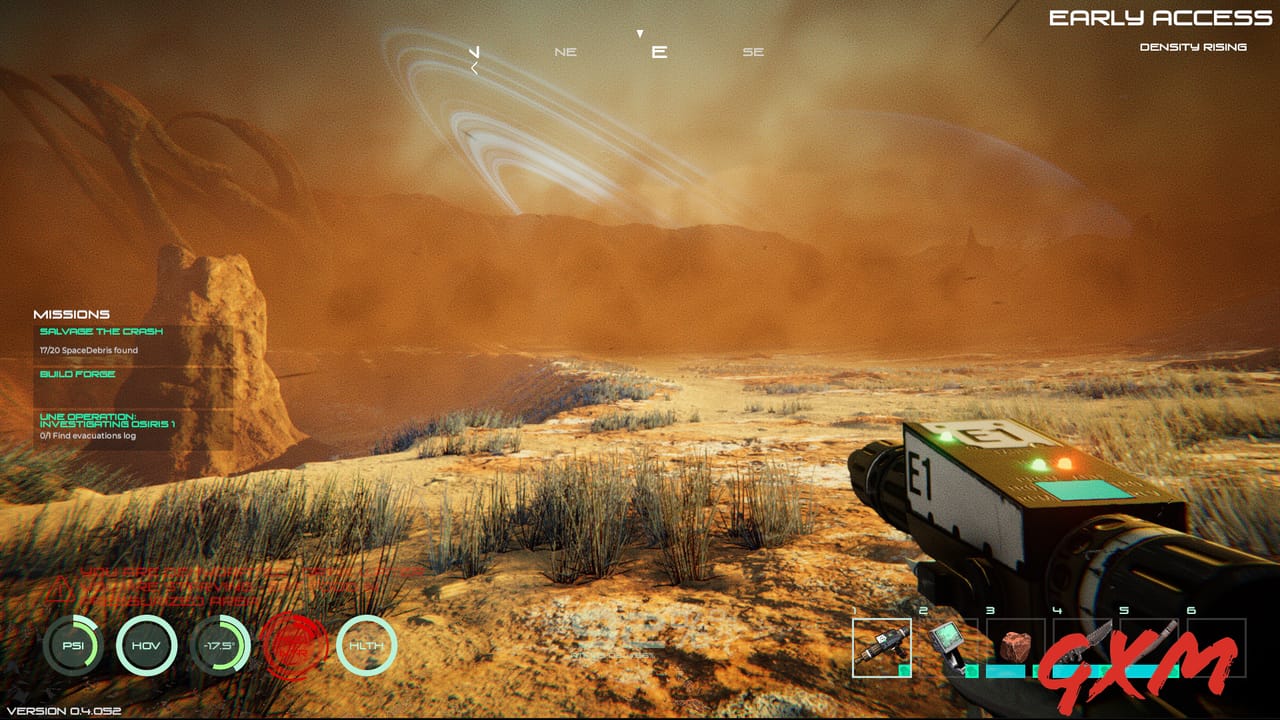The width and height of the screenshot is (1280, 720).
Task: Select the E1 mining tool hotbar slot
Action: (x=881, y=647)
